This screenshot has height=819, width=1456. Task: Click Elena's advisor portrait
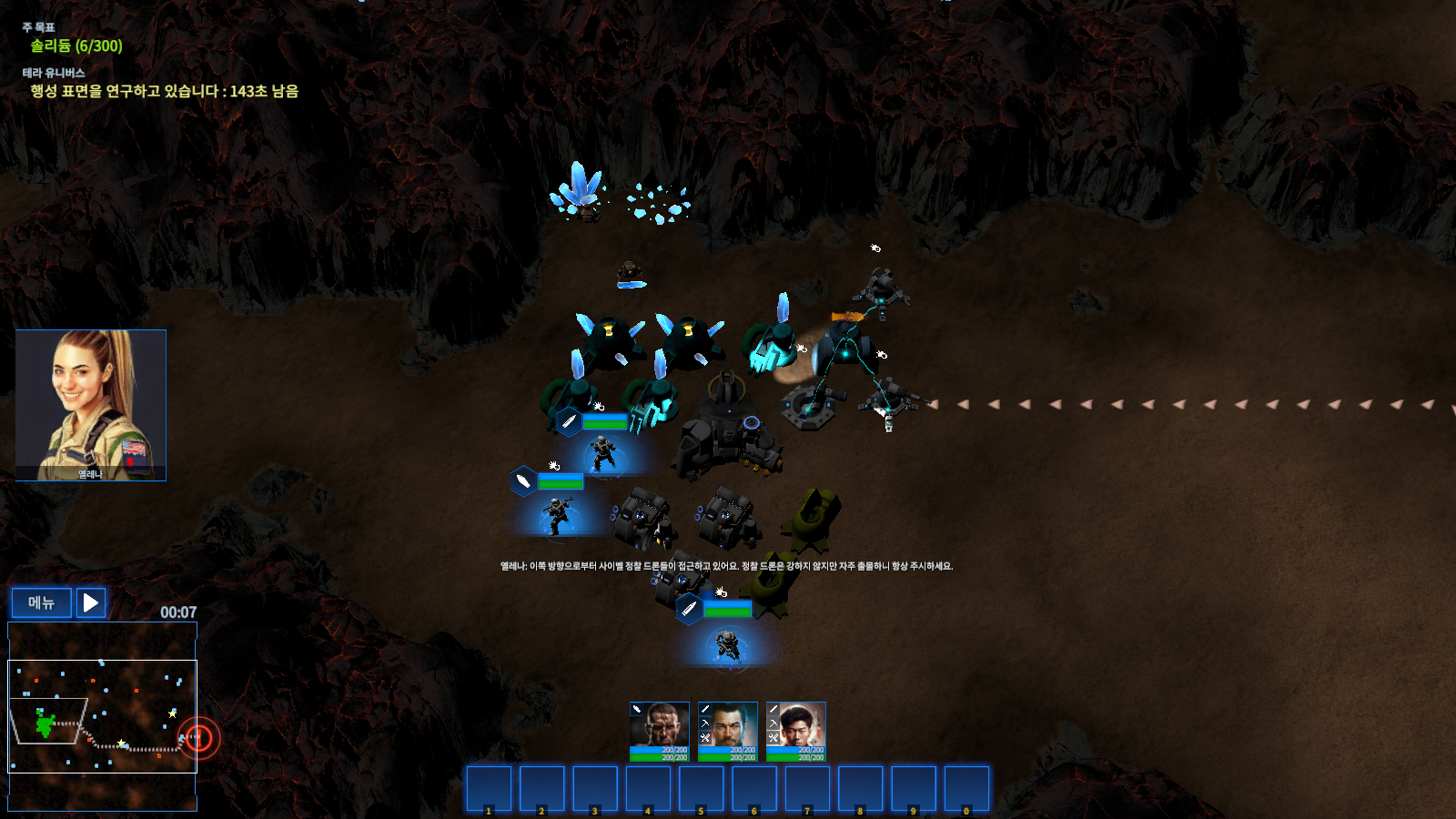[91, 404]
